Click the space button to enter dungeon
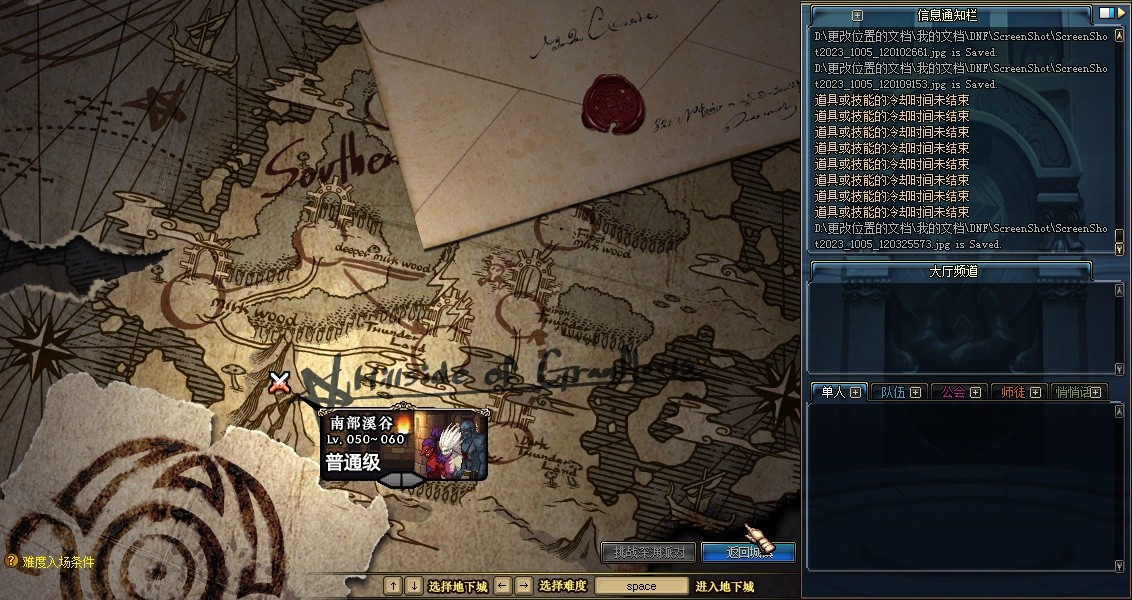The image size is (1132, 600). [x=641, y=586]
